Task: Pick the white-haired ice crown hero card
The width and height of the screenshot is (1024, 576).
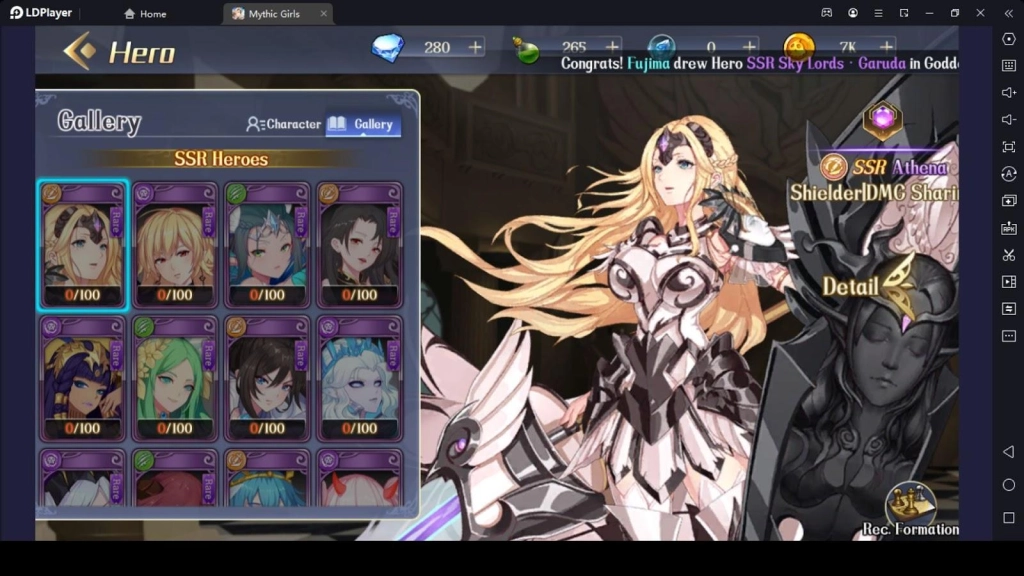Action: (360, 378)
